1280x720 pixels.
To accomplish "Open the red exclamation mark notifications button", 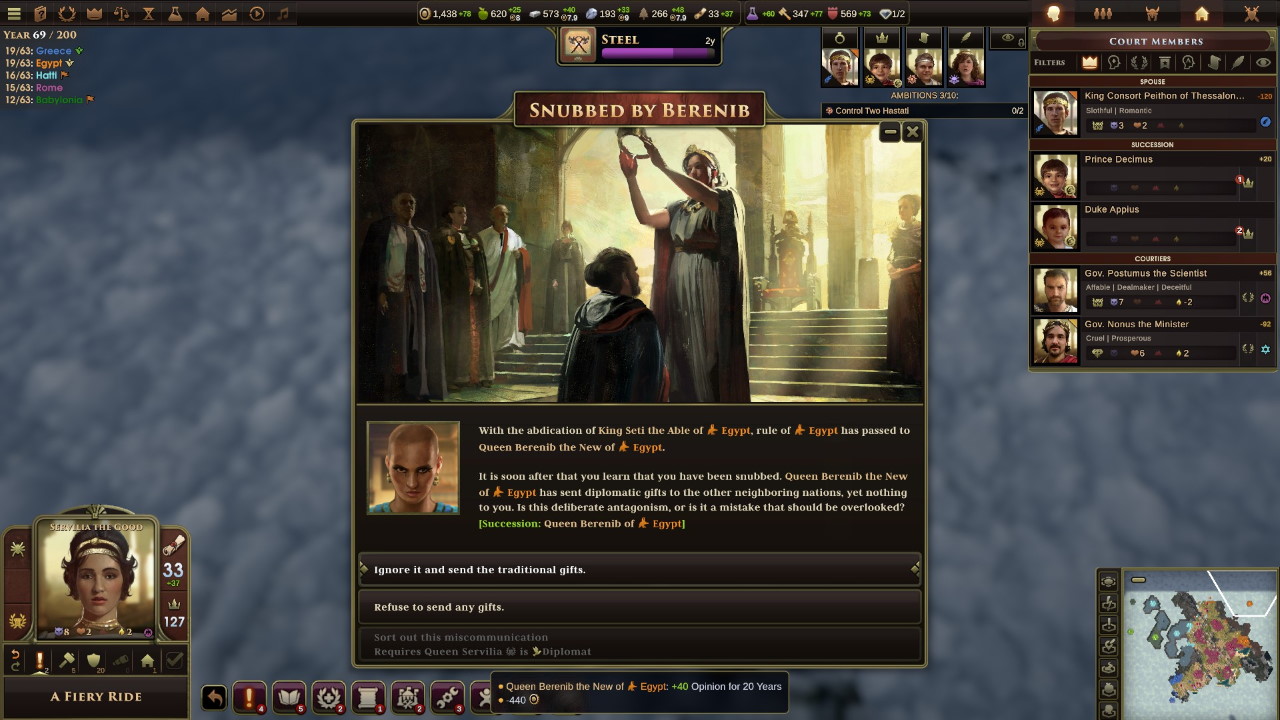I will tap(249, 697).
